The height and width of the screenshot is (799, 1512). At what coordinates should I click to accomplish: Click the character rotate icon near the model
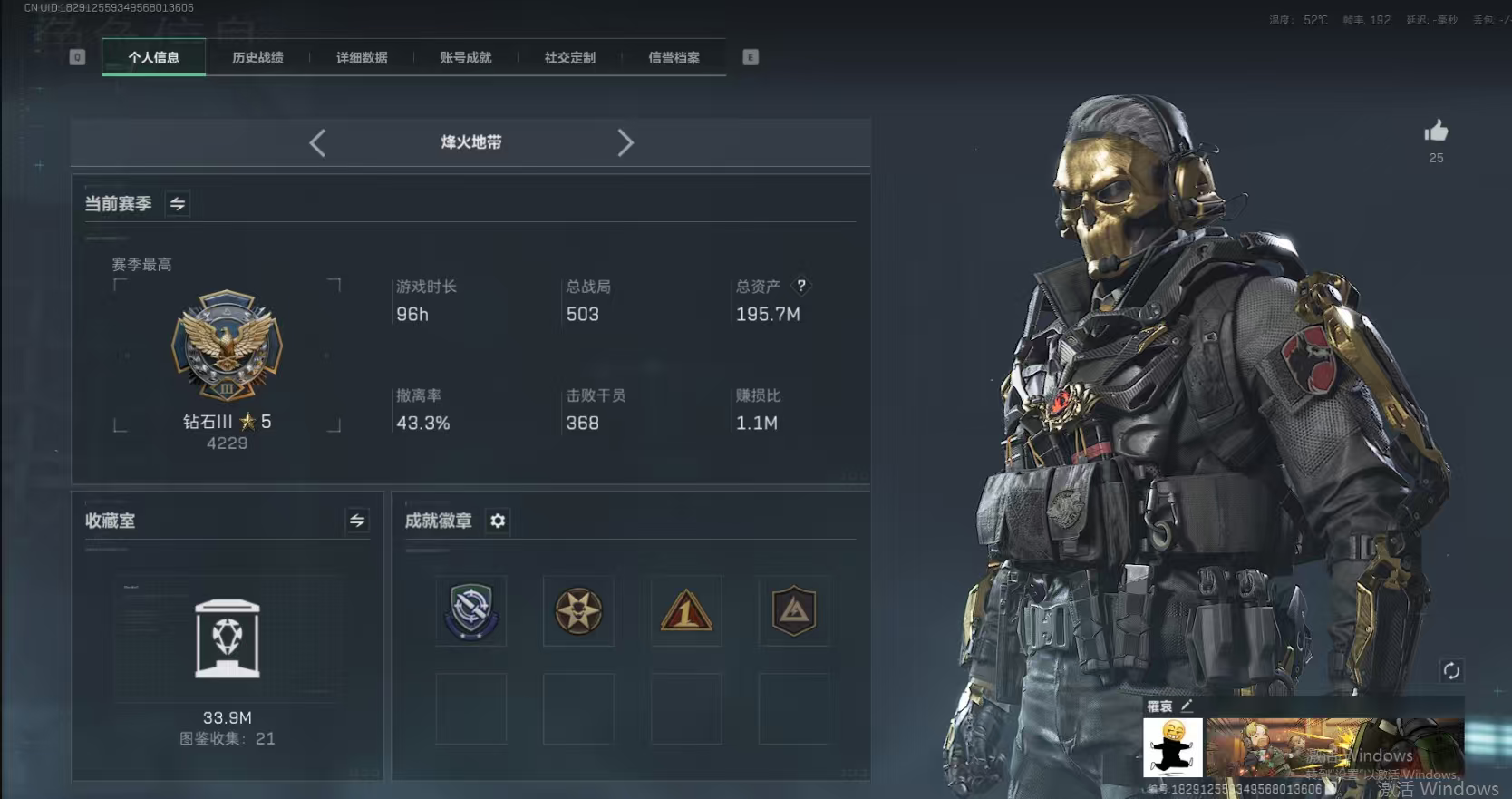tap(1451, 671)
